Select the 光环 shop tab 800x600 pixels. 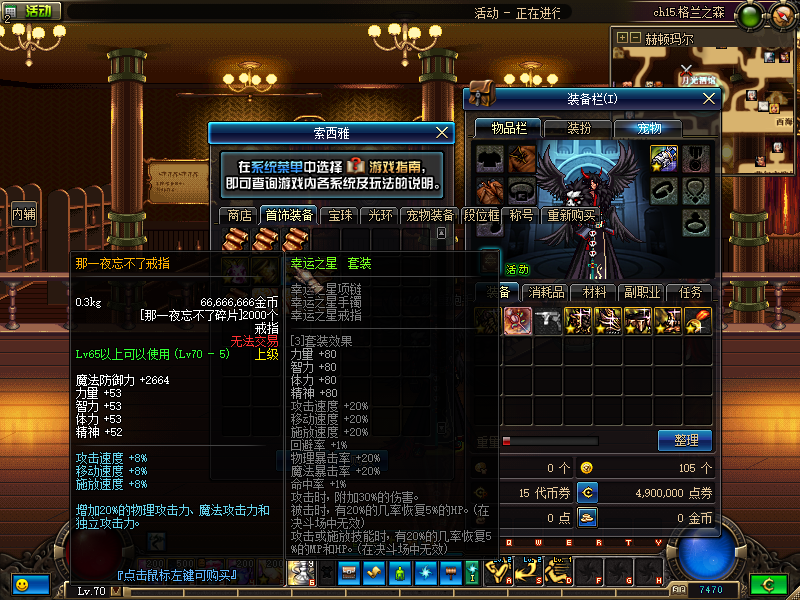coord(380,215)
